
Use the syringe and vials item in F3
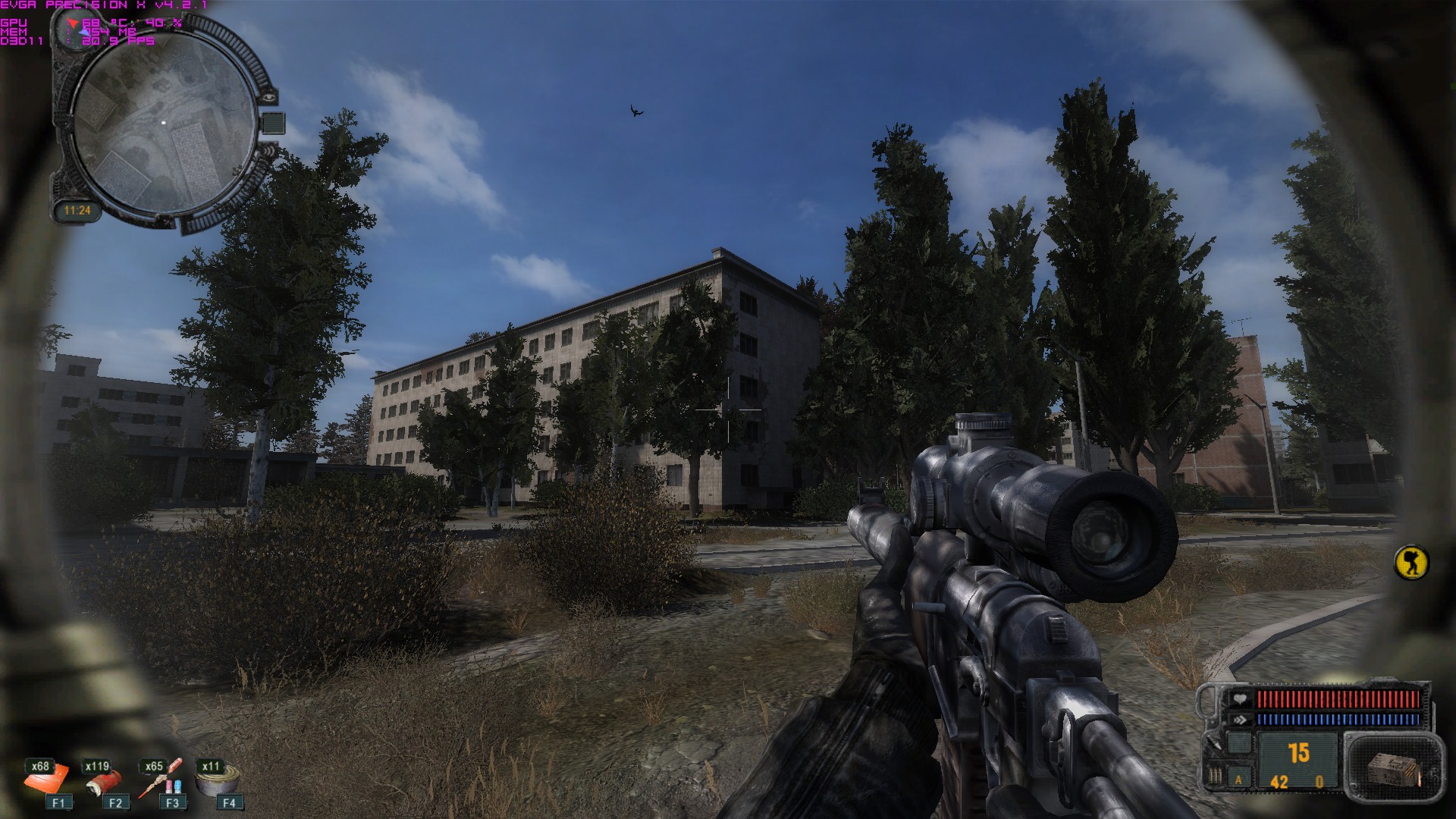click(x=160, y=780)
